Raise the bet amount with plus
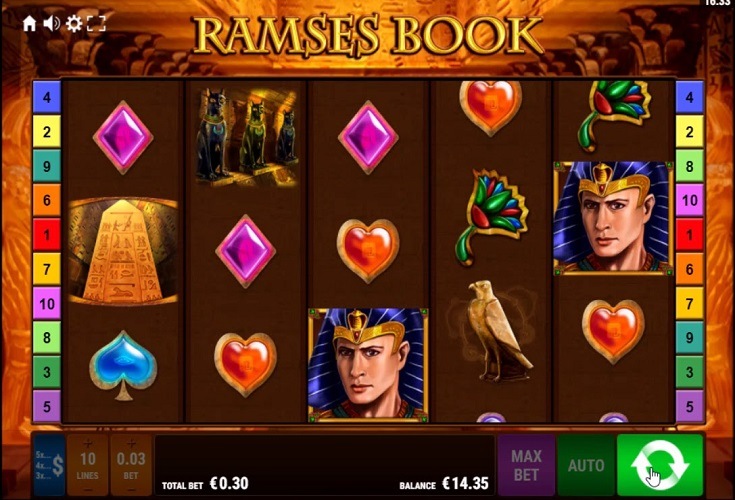 (x=131, y=443)
